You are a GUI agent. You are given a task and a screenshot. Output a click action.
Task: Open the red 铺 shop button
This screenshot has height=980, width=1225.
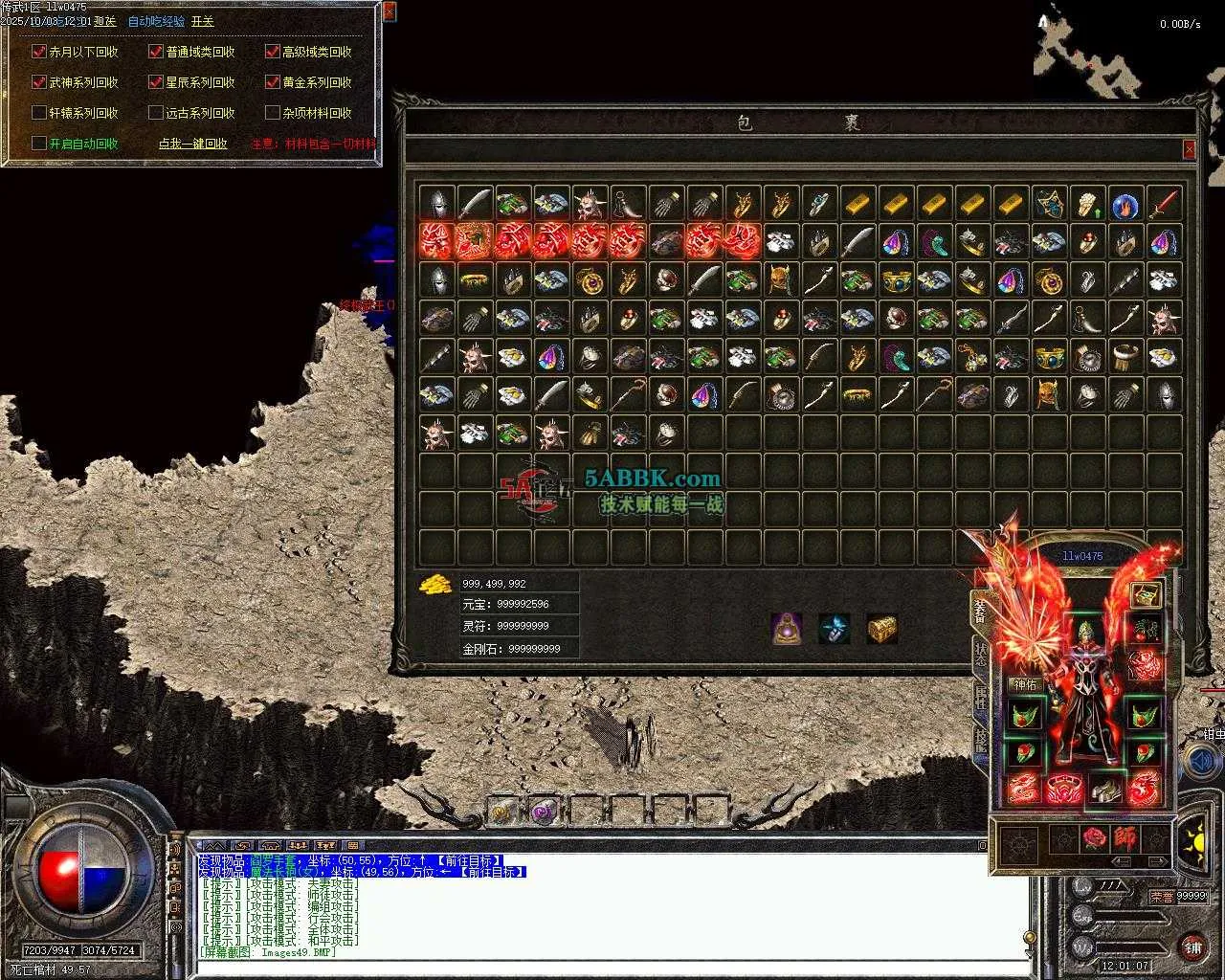point(1192,947)
